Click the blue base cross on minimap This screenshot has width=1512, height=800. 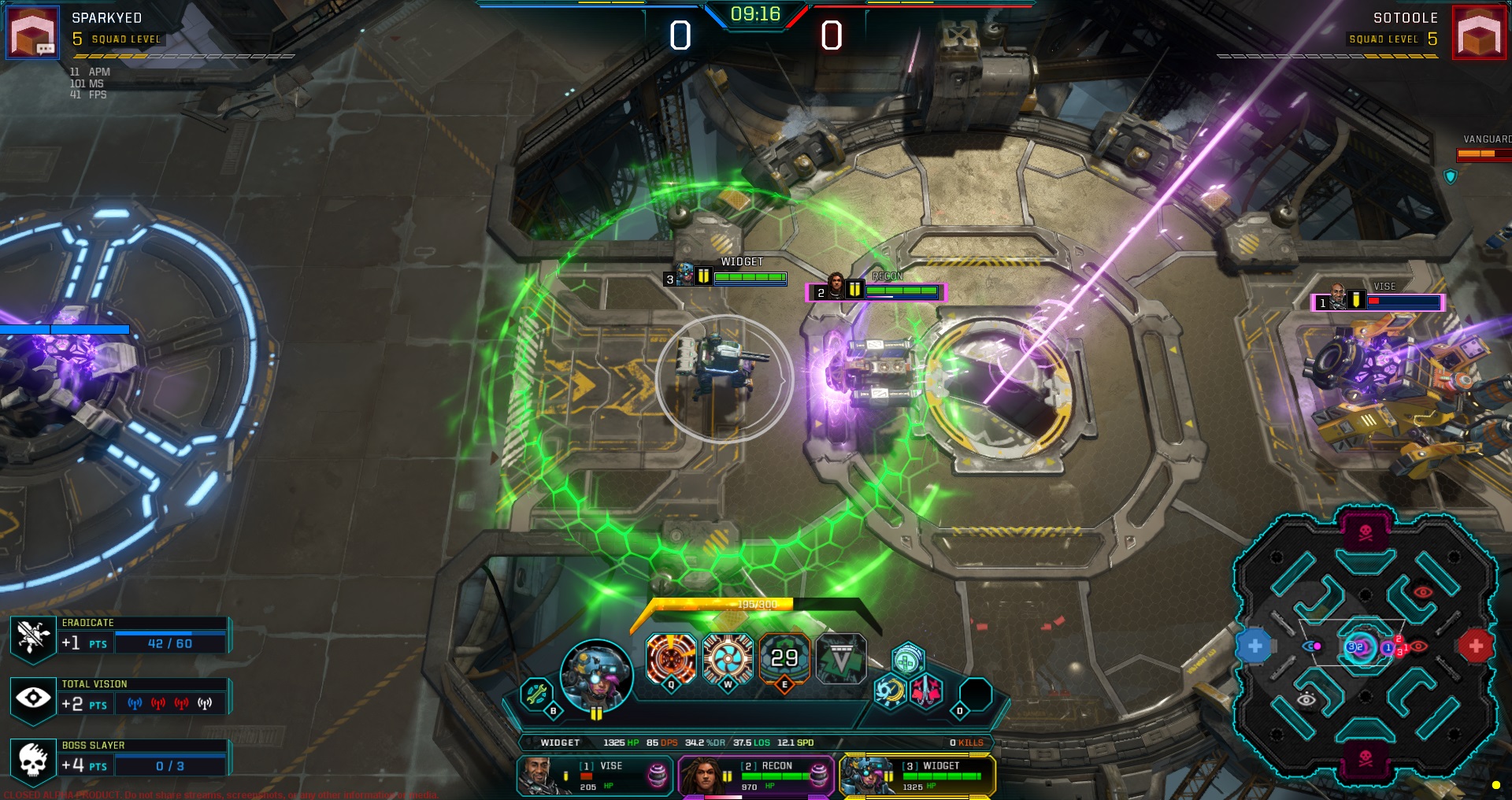(1254, 646)
